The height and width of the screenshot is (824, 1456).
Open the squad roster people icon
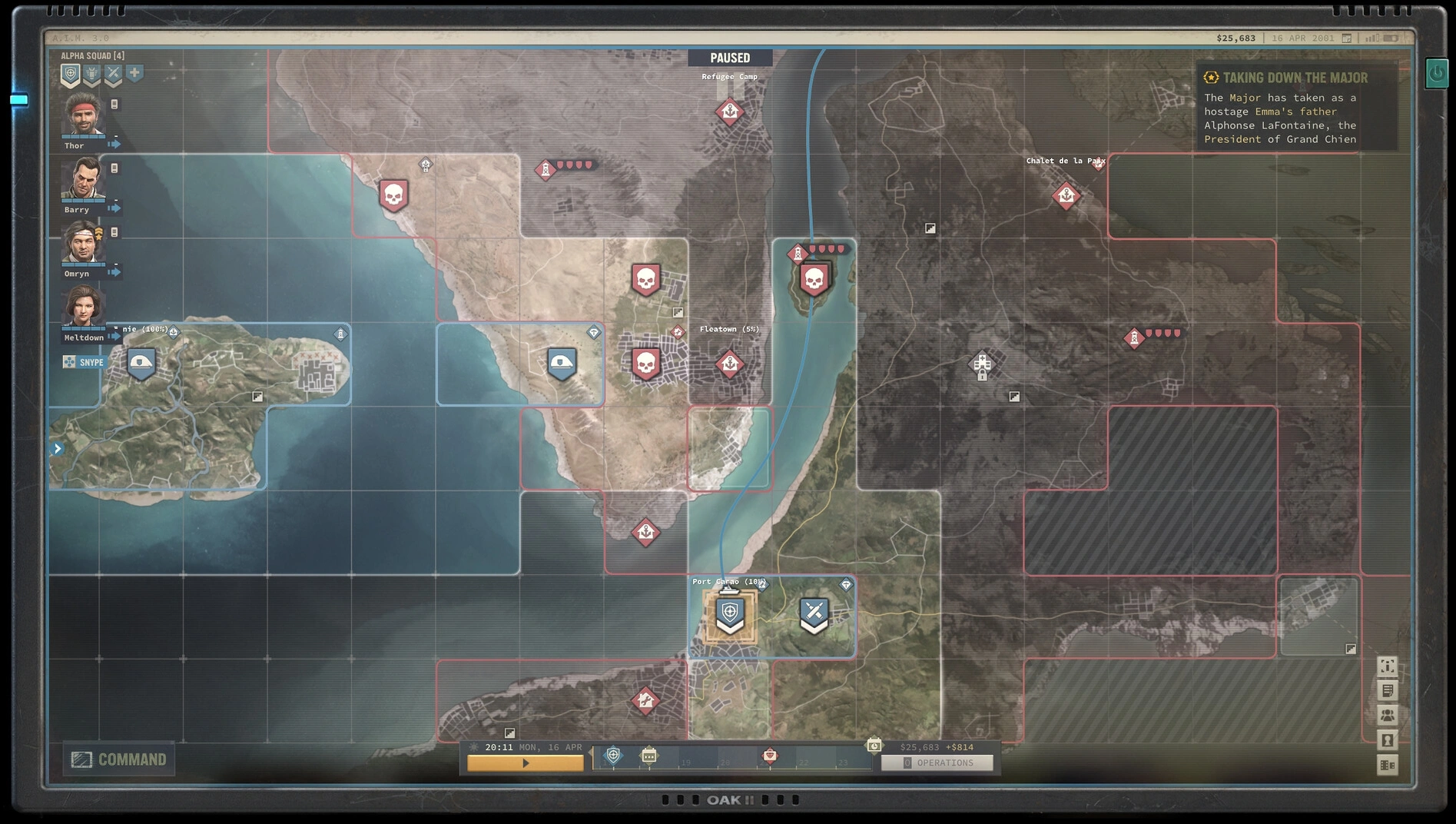coord(1388,715)
